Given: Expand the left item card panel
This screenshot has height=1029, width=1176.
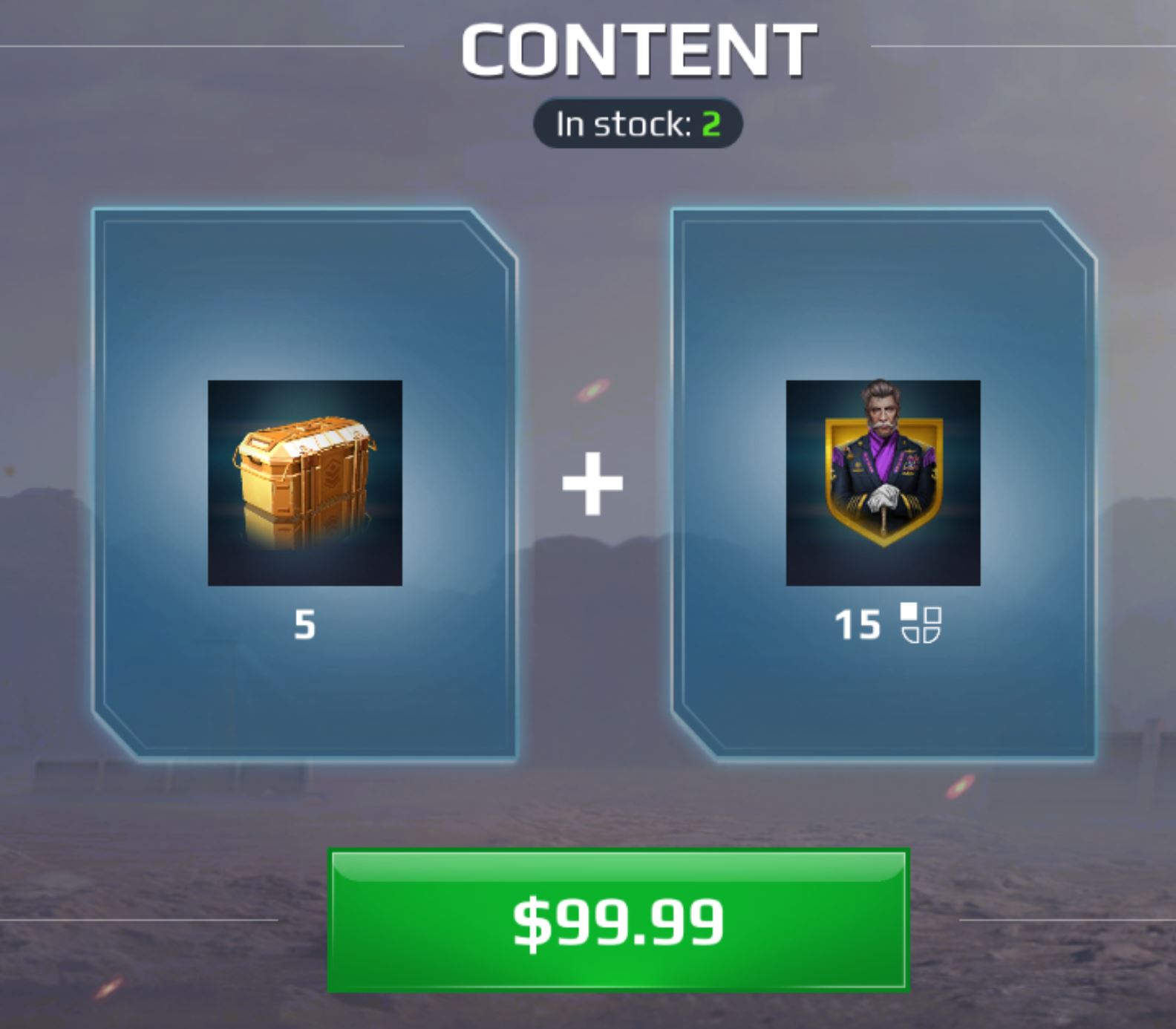Looking at the screenshot, I should click(304, 705).
